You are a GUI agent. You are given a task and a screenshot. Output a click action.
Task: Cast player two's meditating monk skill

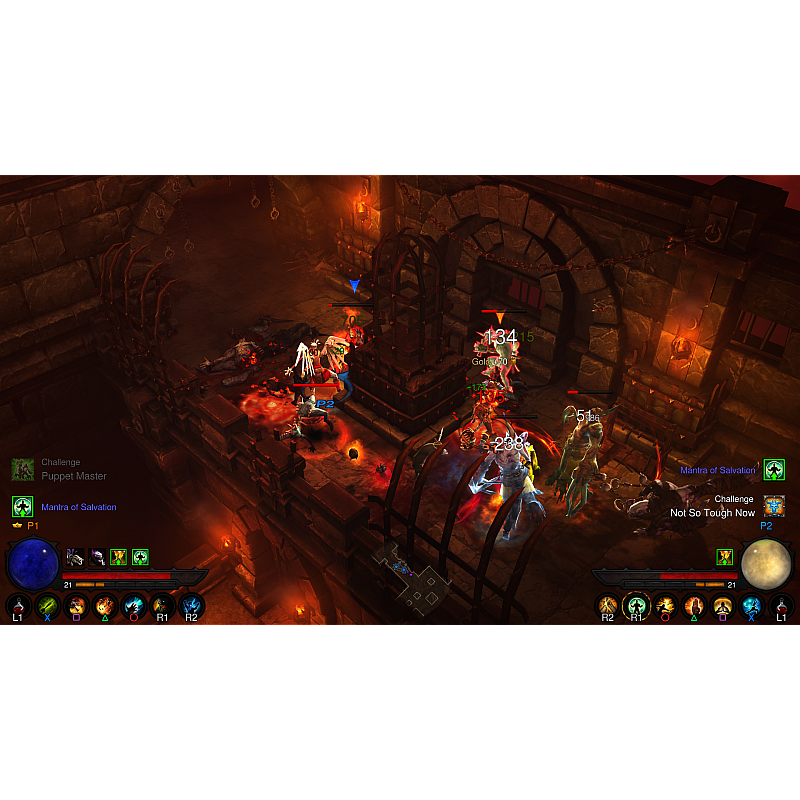(723, 606)
